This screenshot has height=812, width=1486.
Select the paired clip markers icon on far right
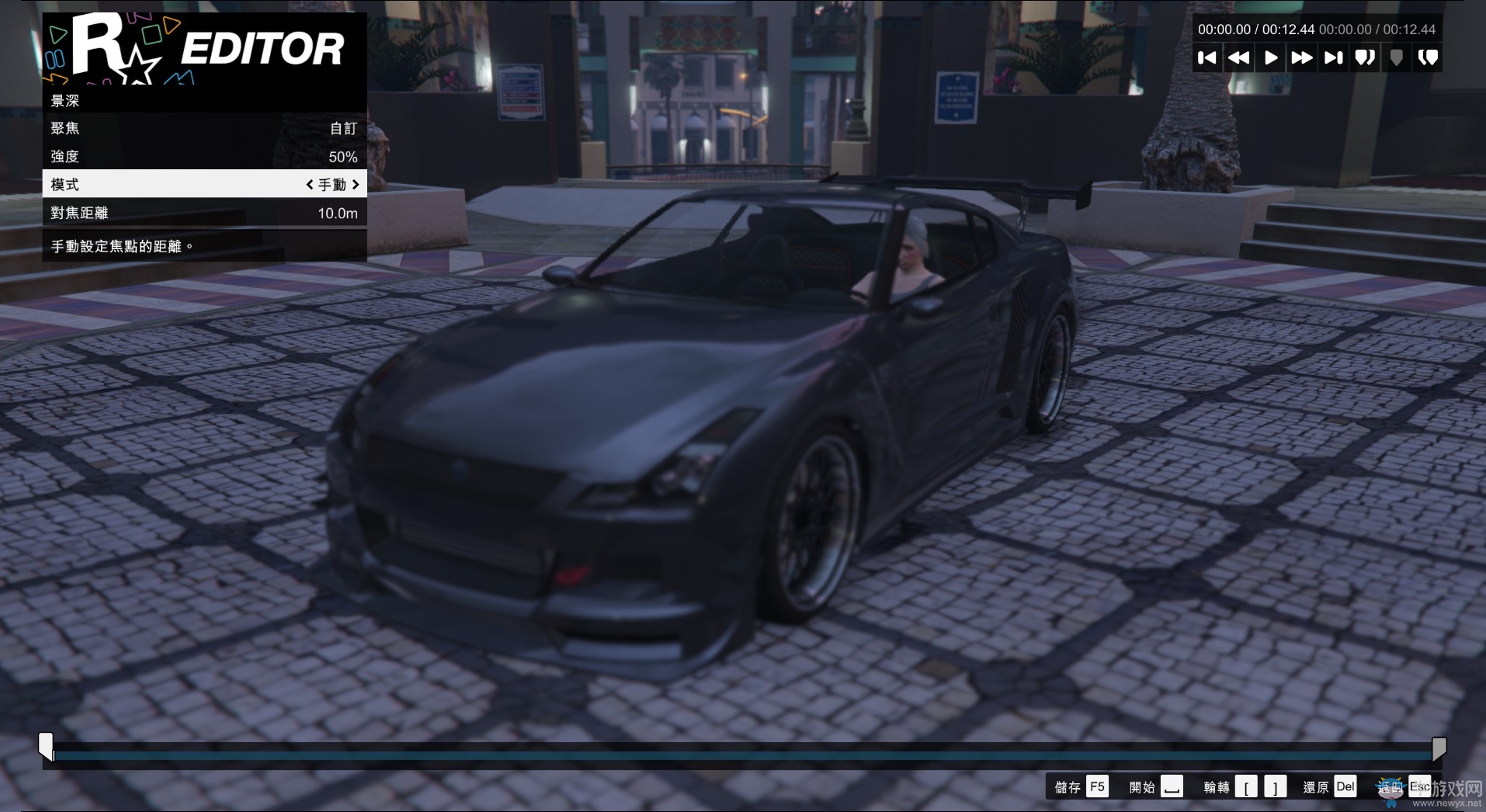click(x=1428, y=57)
